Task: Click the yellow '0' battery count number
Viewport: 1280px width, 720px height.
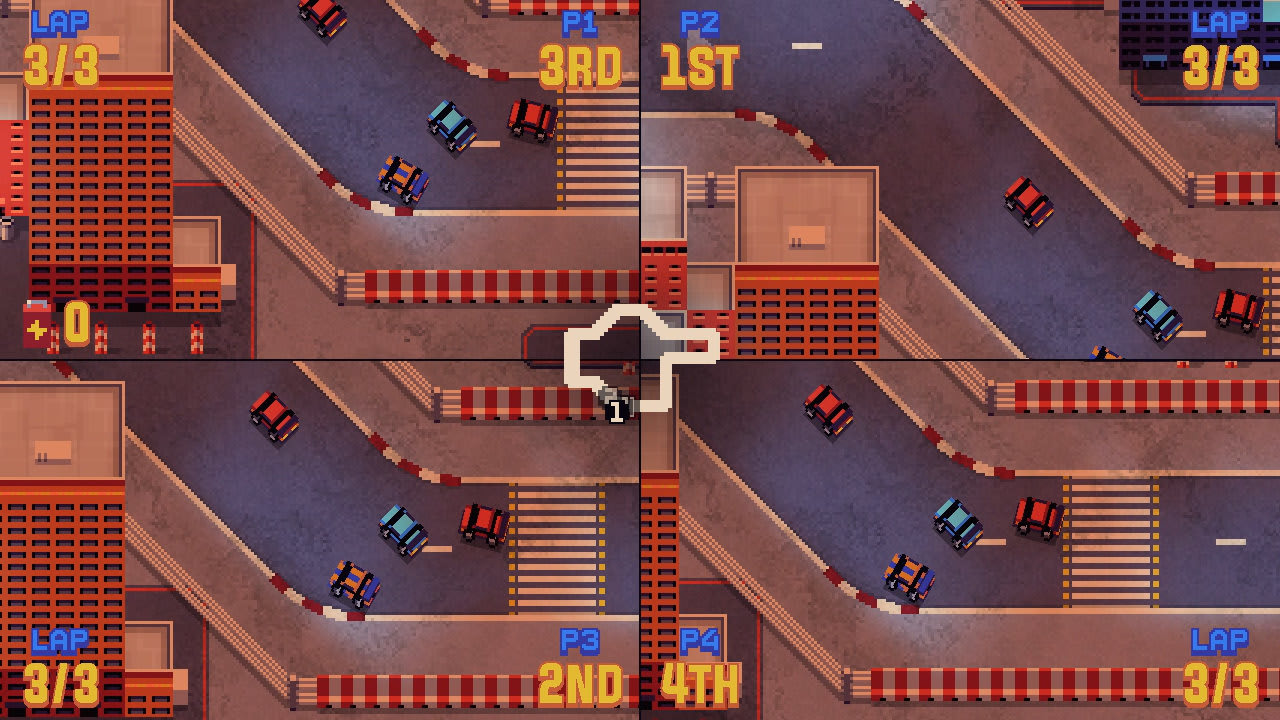Action: click(x=77, y=322)
